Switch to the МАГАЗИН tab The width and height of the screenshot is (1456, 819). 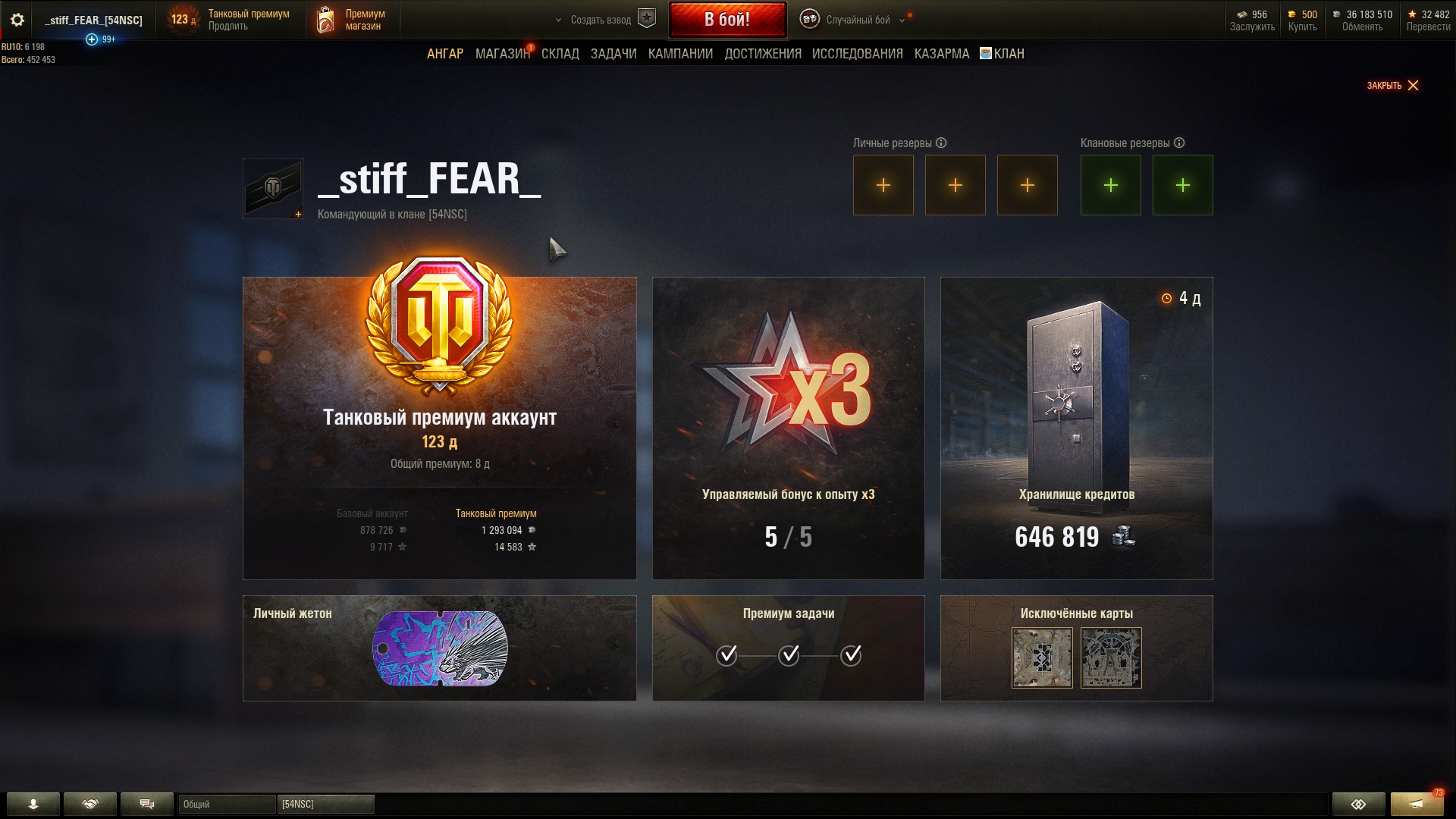(502, 54)
